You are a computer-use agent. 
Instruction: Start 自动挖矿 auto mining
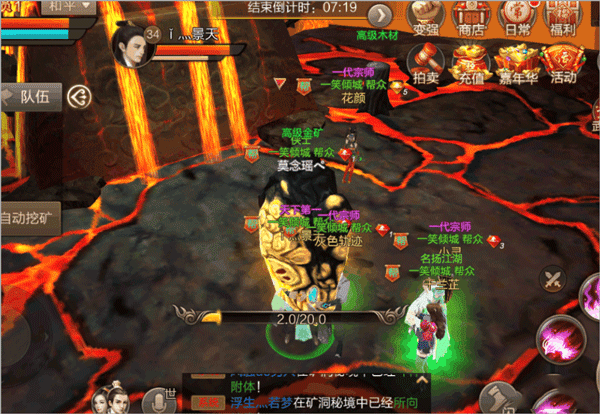pyautogui.click(x=29, y=217)
